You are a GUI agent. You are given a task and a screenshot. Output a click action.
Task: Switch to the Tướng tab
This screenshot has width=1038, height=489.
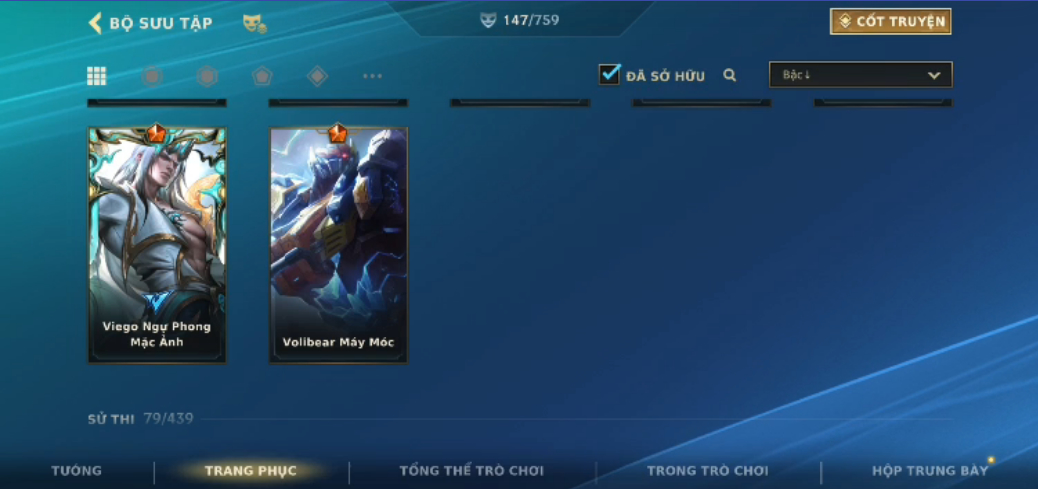coord(77,471)
